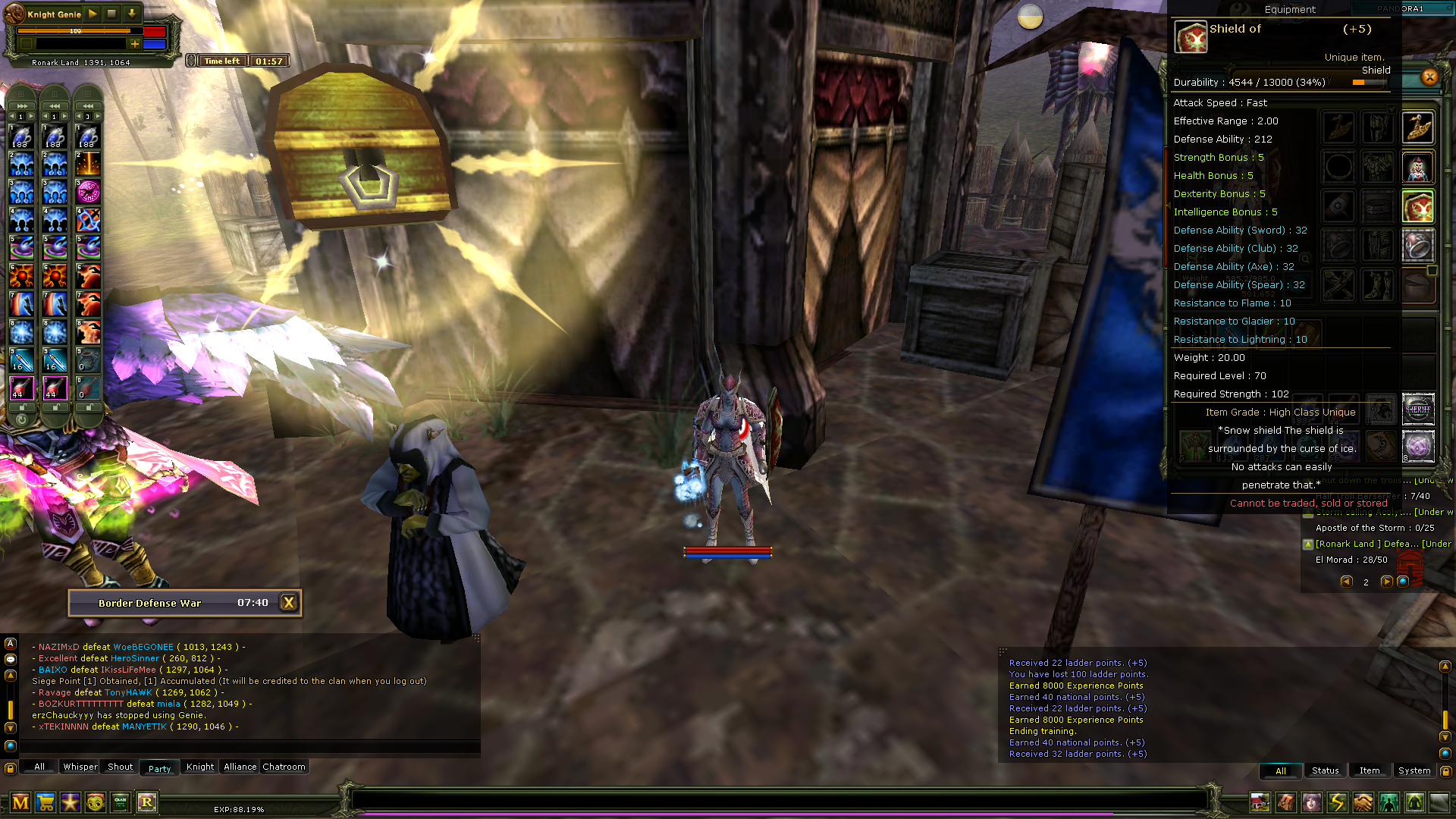
Task: Open the merchant menu with the M icon
Action: click(x=20, y=802)
